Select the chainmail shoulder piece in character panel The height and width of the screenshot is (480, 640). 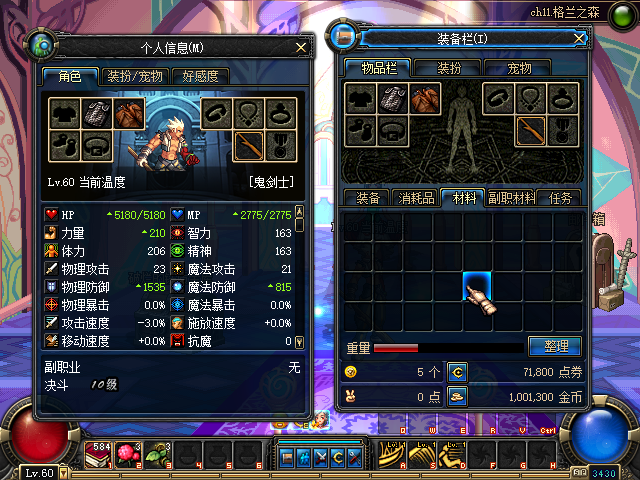(95, 113)
